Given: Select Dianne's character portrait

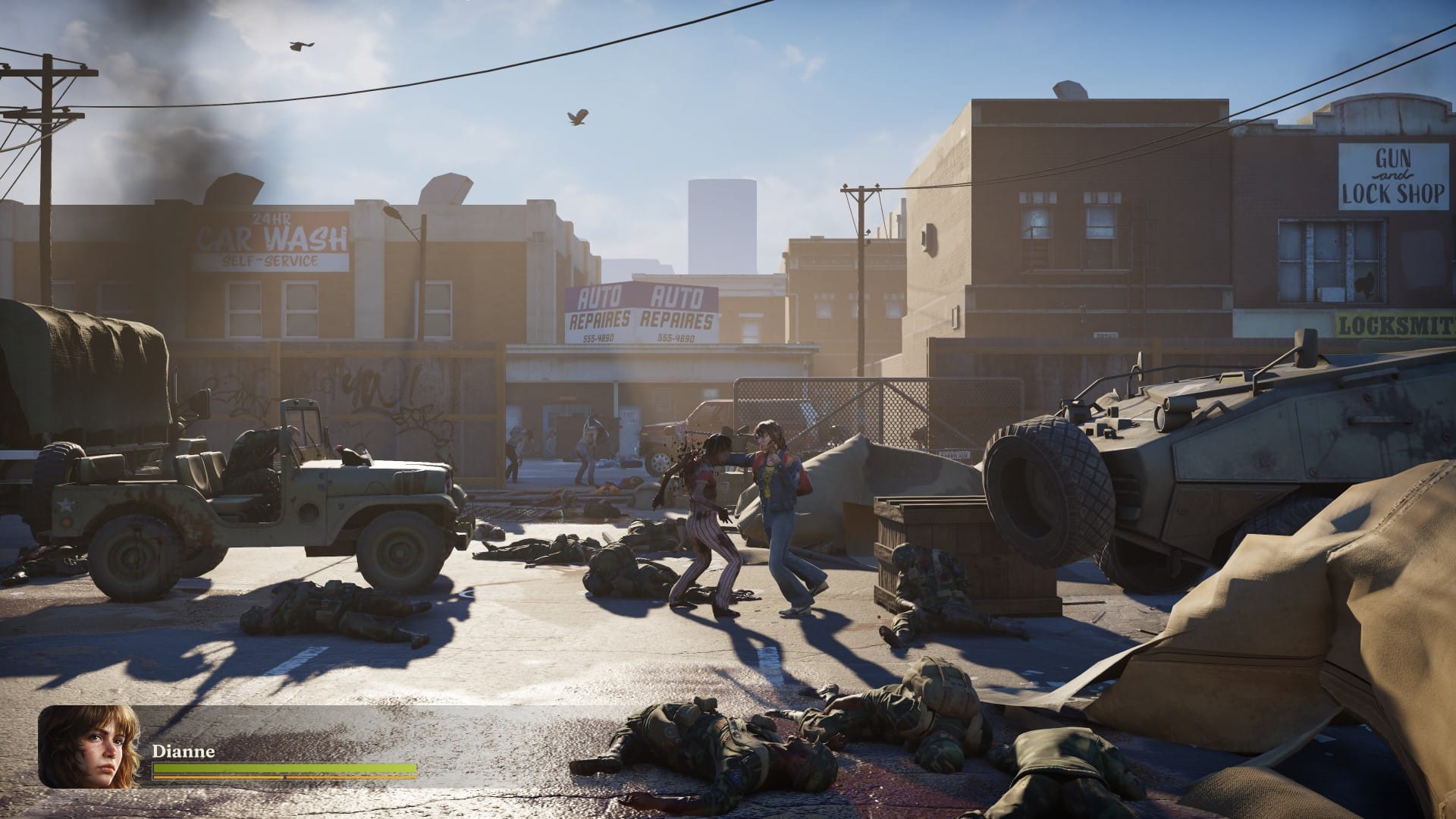Looking at the screenshot, I should [x=91, y=747].
